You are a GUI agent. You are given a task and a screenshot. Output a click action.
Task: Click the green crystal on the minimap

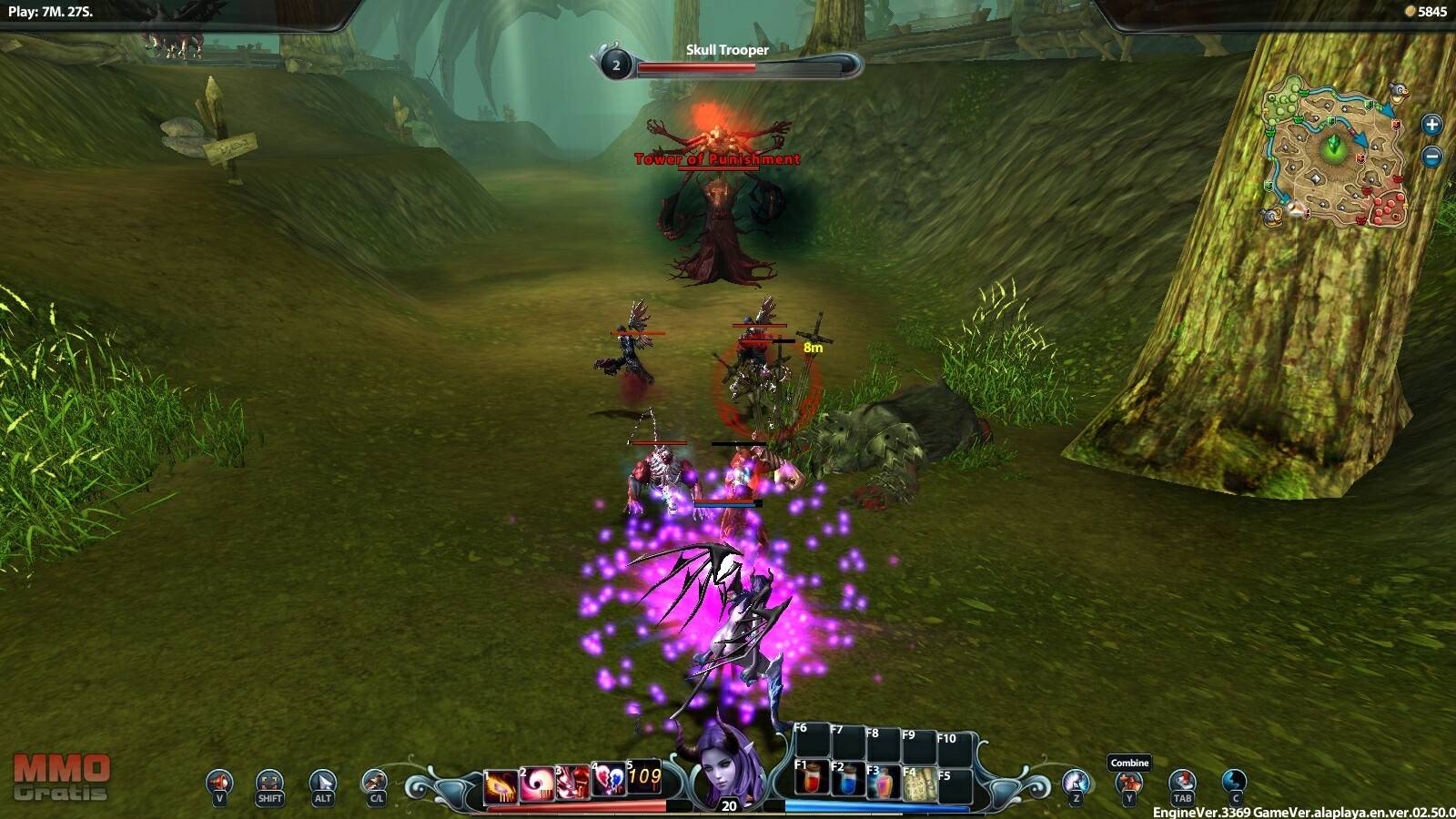(1334, 146)
